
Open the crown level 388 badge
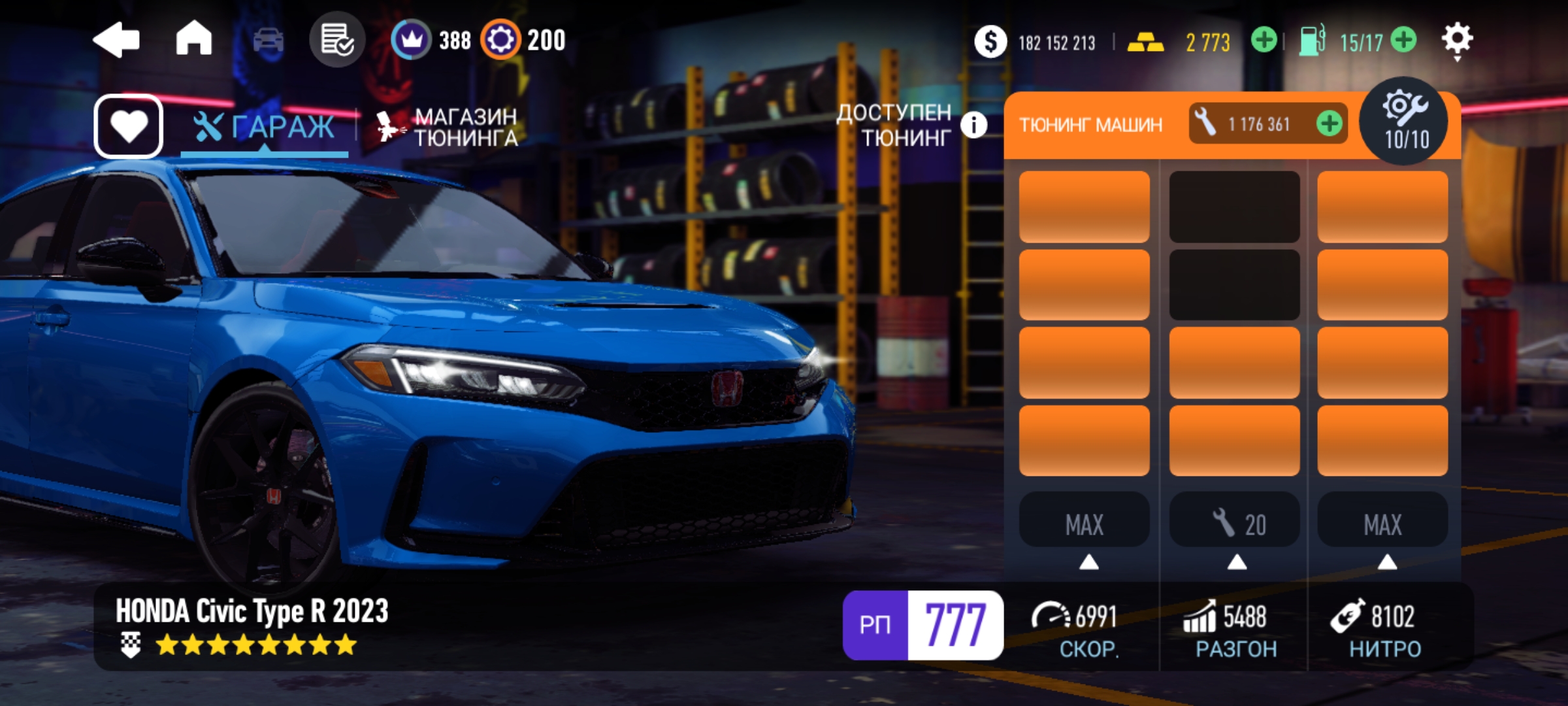pos(431,41)
